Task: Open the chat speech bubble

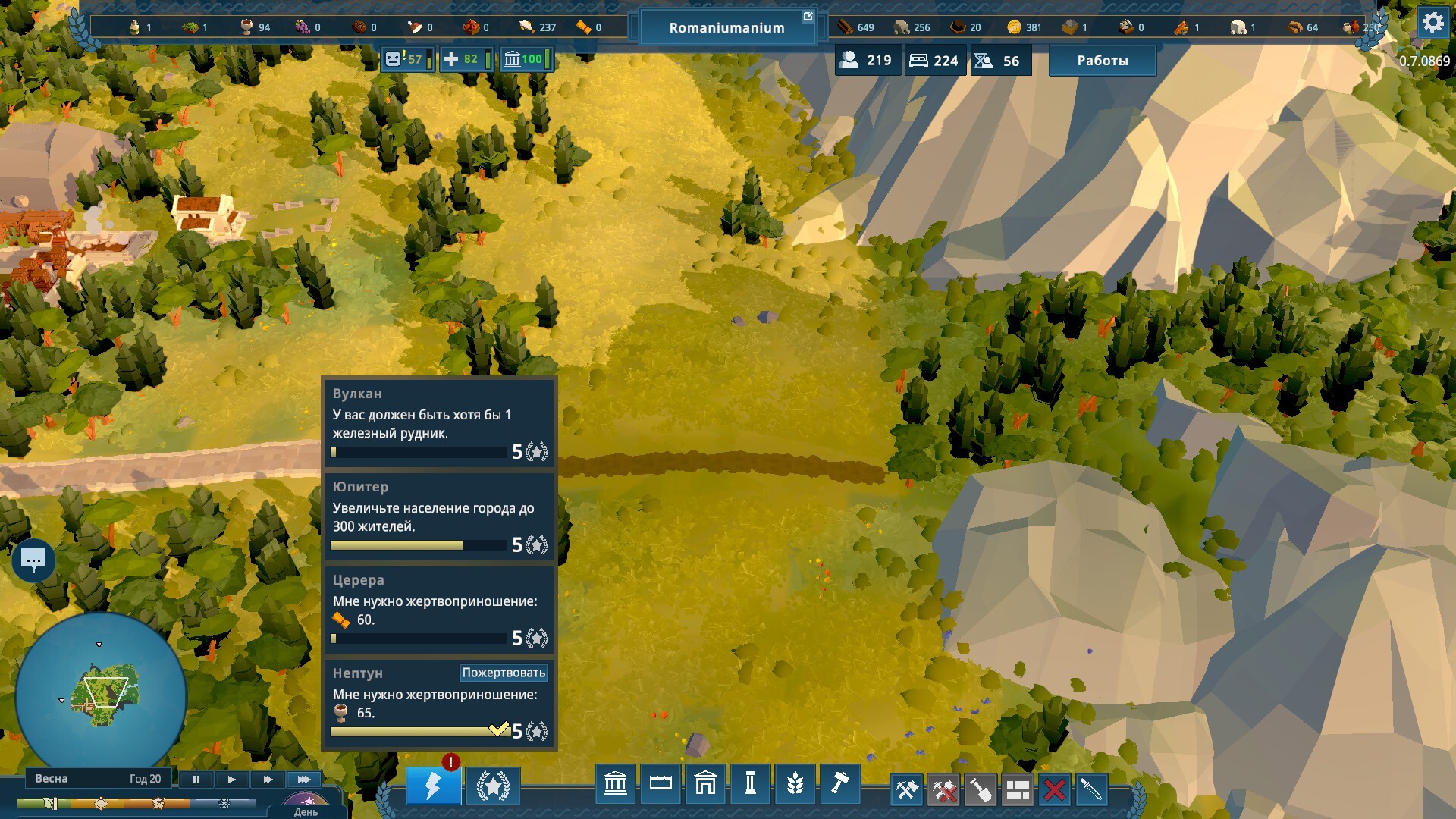Action: (33, 560)
